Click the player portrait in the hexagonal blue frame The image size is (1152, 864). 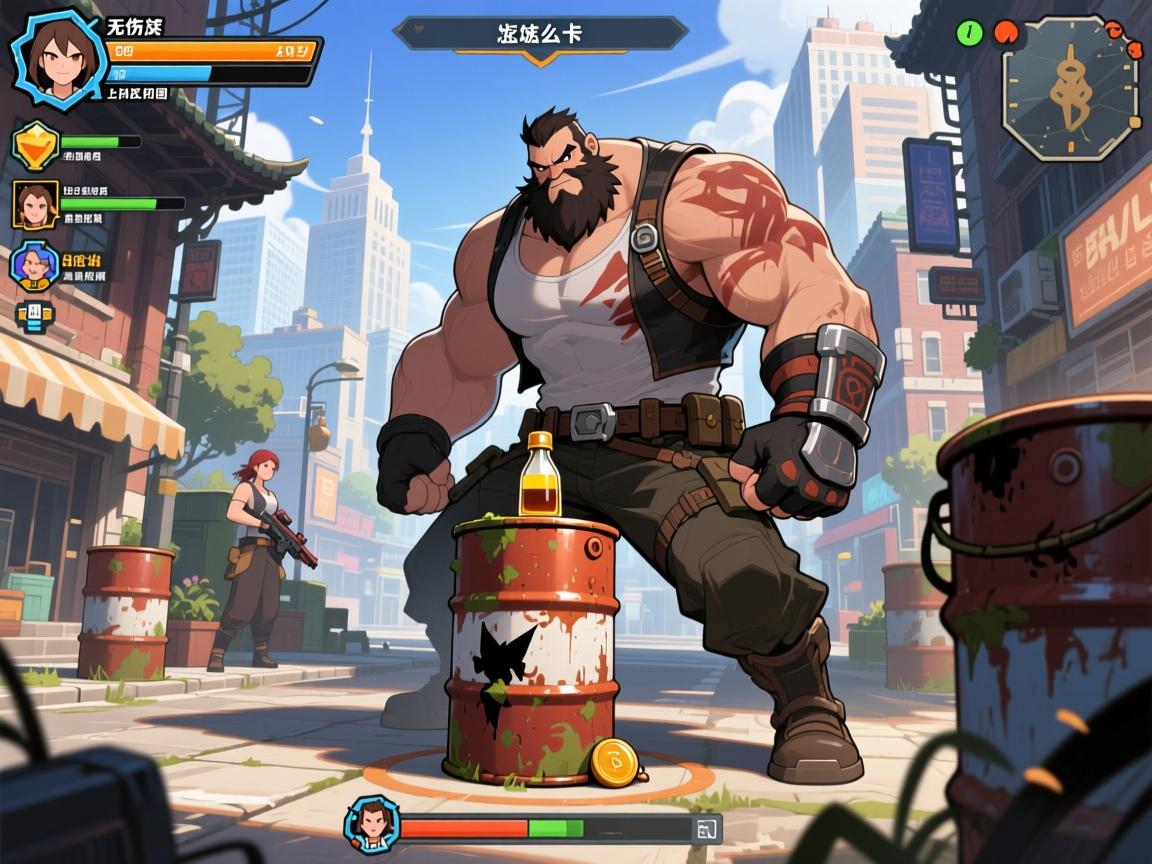point(54,57)
